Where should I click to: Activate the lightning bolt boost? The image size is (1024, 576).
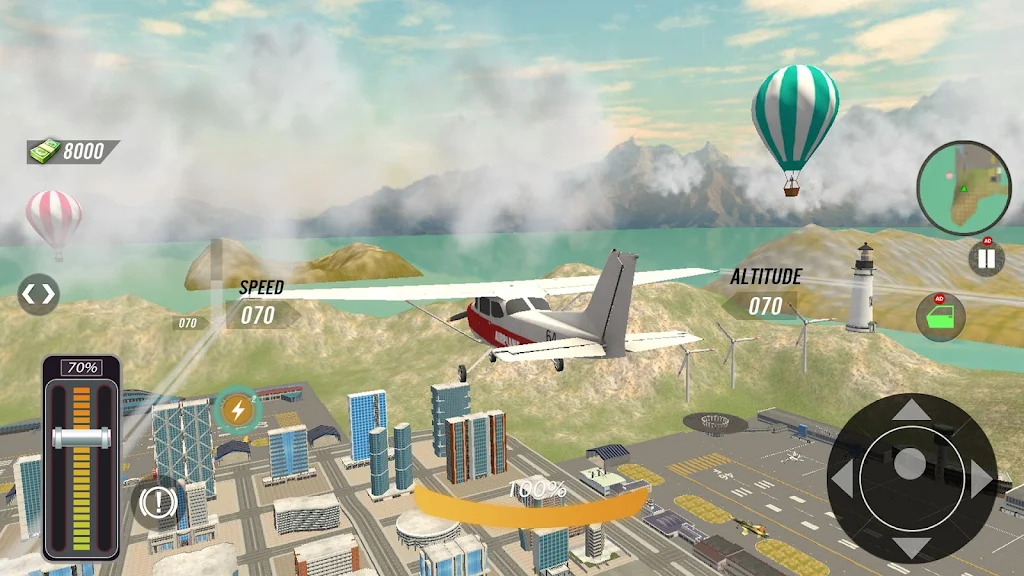point(238,408)
